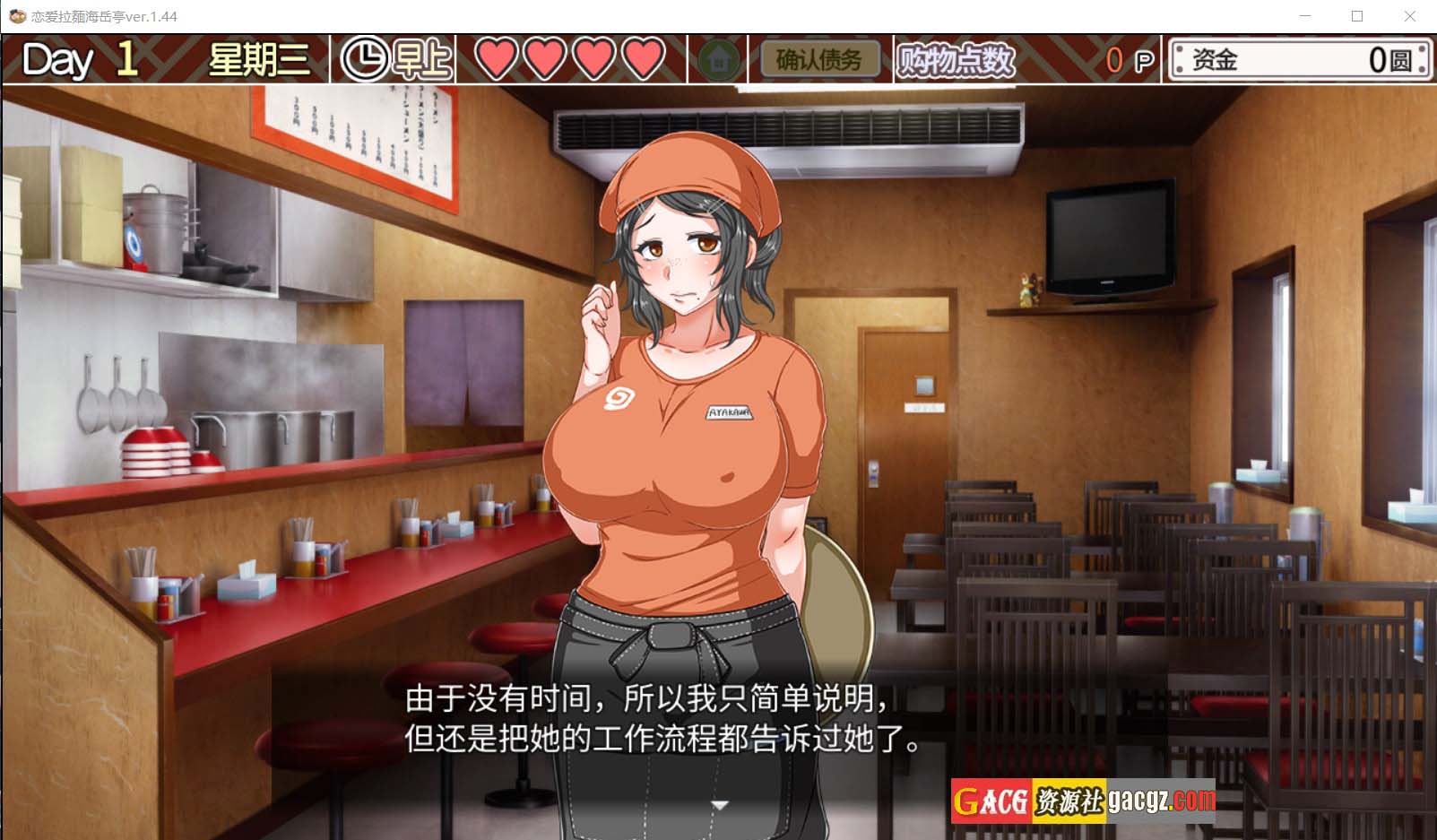1437x840 pixels.
Task: Maximize the game window
Action: point(1357,16)
